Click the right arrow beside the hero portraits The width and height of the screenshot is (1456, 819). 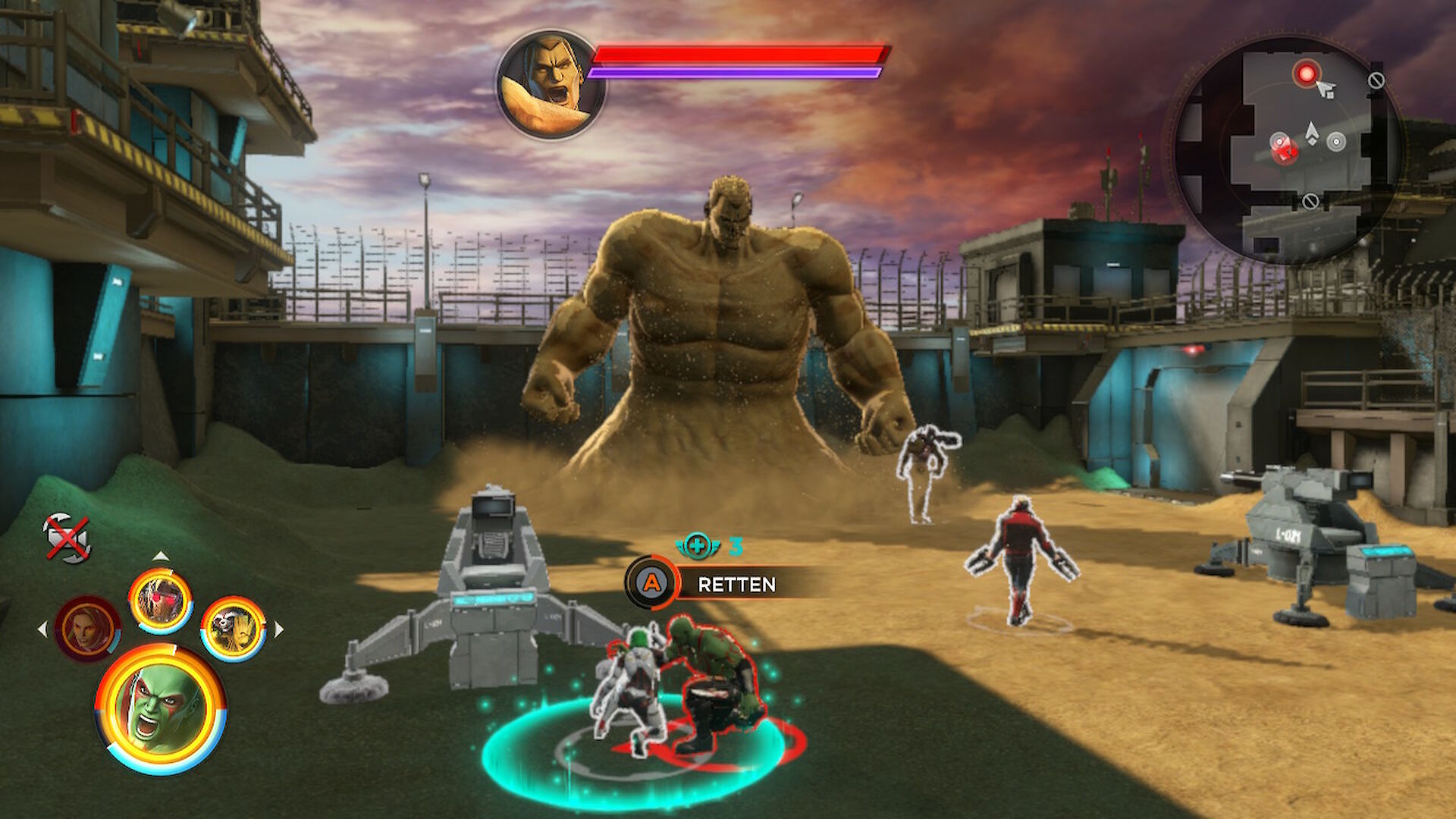point(279,629)
